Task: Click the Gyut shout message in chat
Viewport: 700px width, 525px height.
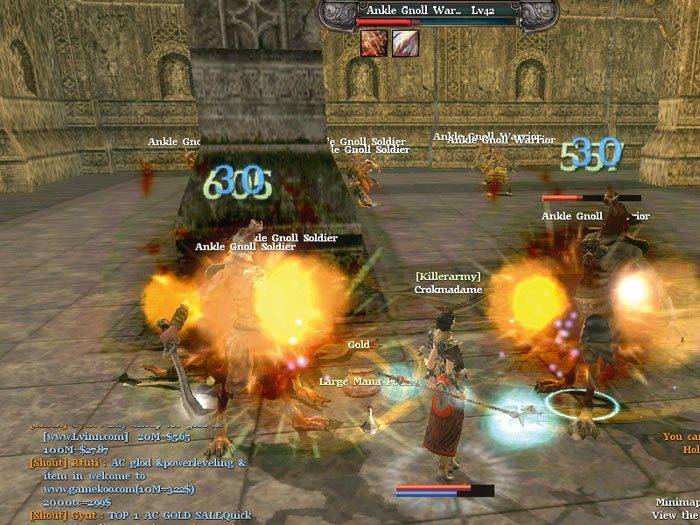Action: click(x=140, y=514)
